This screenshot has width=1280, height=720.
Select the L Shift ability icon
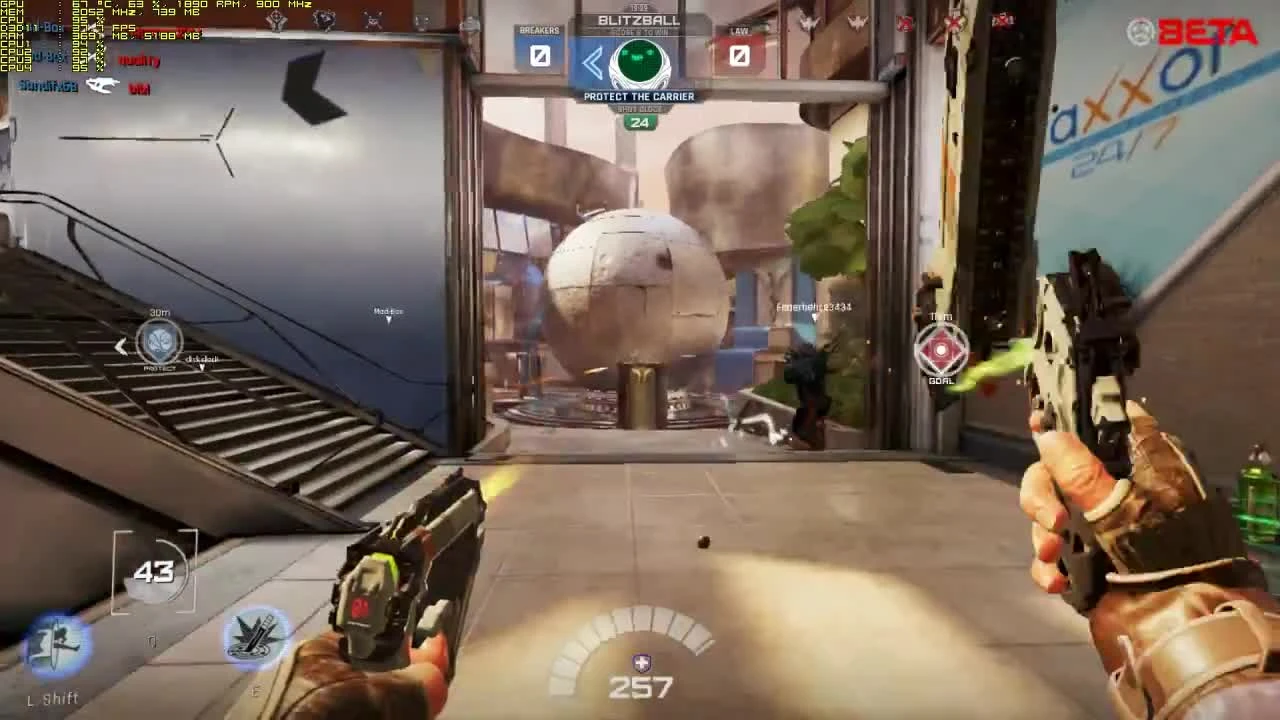click(x=52, y=645)
